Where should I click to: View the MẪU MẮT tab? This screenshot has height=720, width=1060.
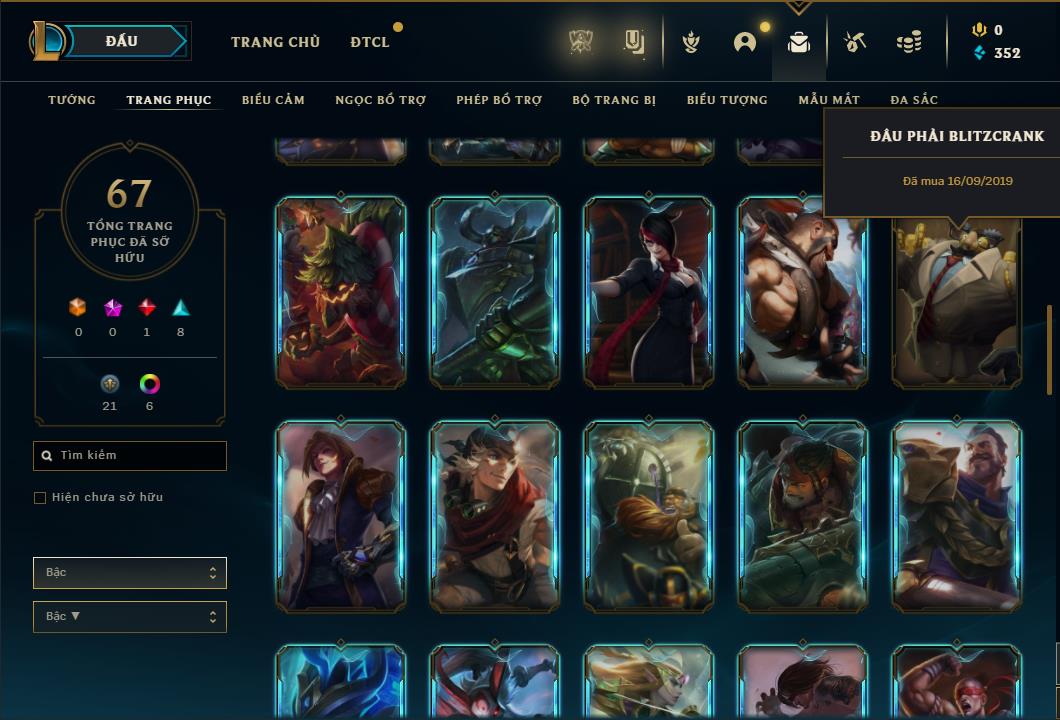click(829, 100)
